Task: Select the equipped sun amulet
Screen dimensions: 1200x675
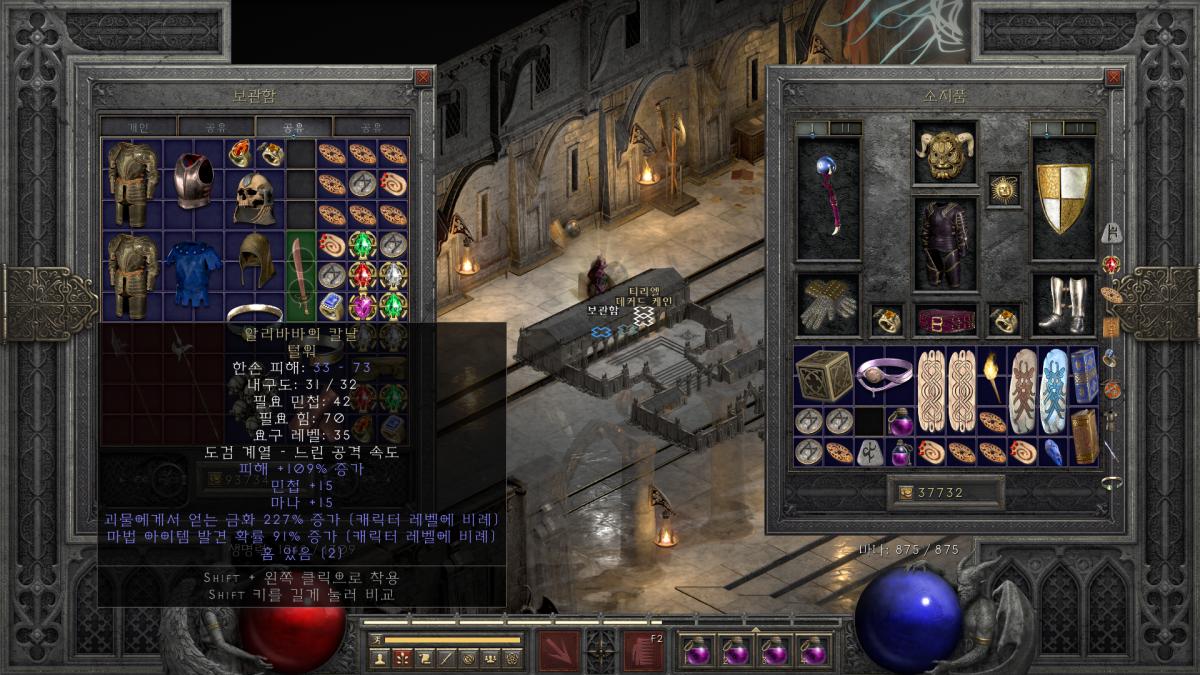Action: coord(1003,188)
